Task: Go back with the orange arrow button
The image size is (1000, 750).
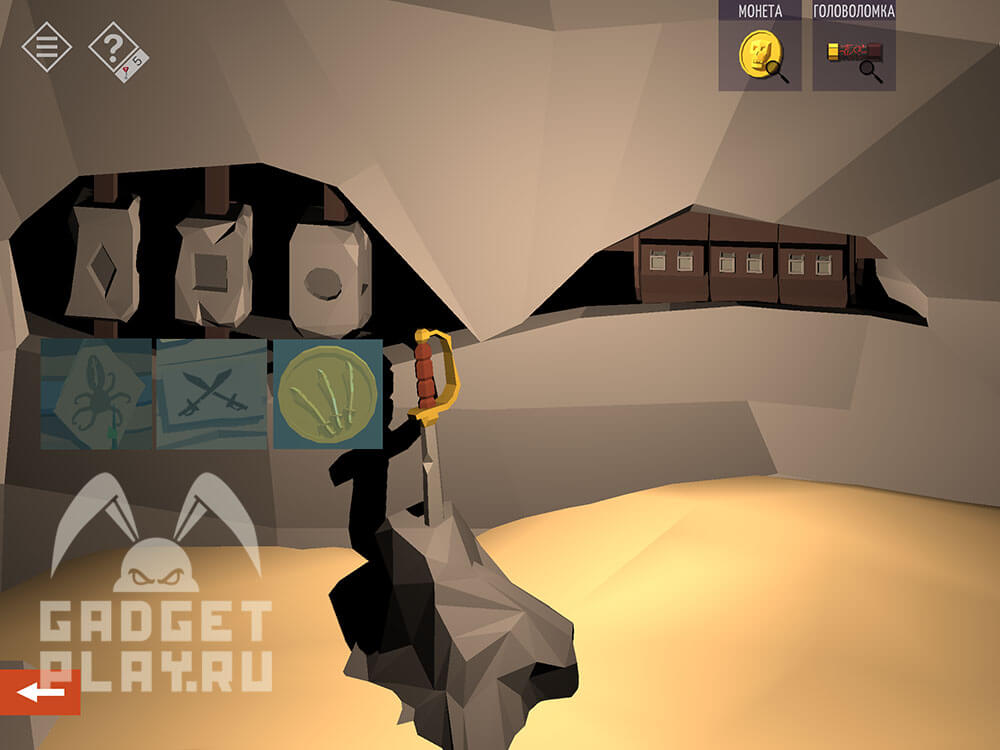Action: pos(40,692)
